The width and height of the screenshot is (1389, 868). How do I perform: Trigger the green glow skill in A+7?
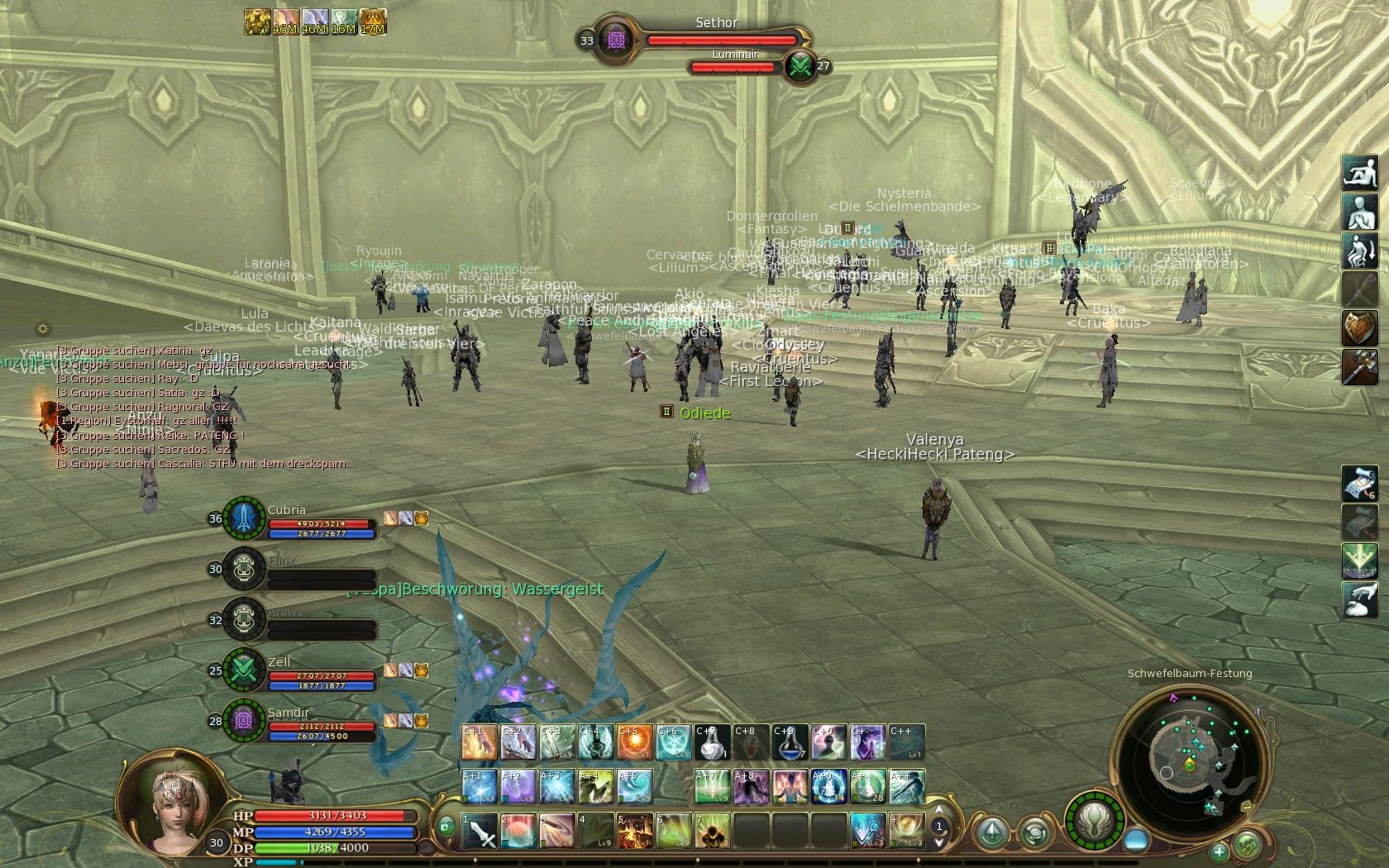click(x=712, y=786)
